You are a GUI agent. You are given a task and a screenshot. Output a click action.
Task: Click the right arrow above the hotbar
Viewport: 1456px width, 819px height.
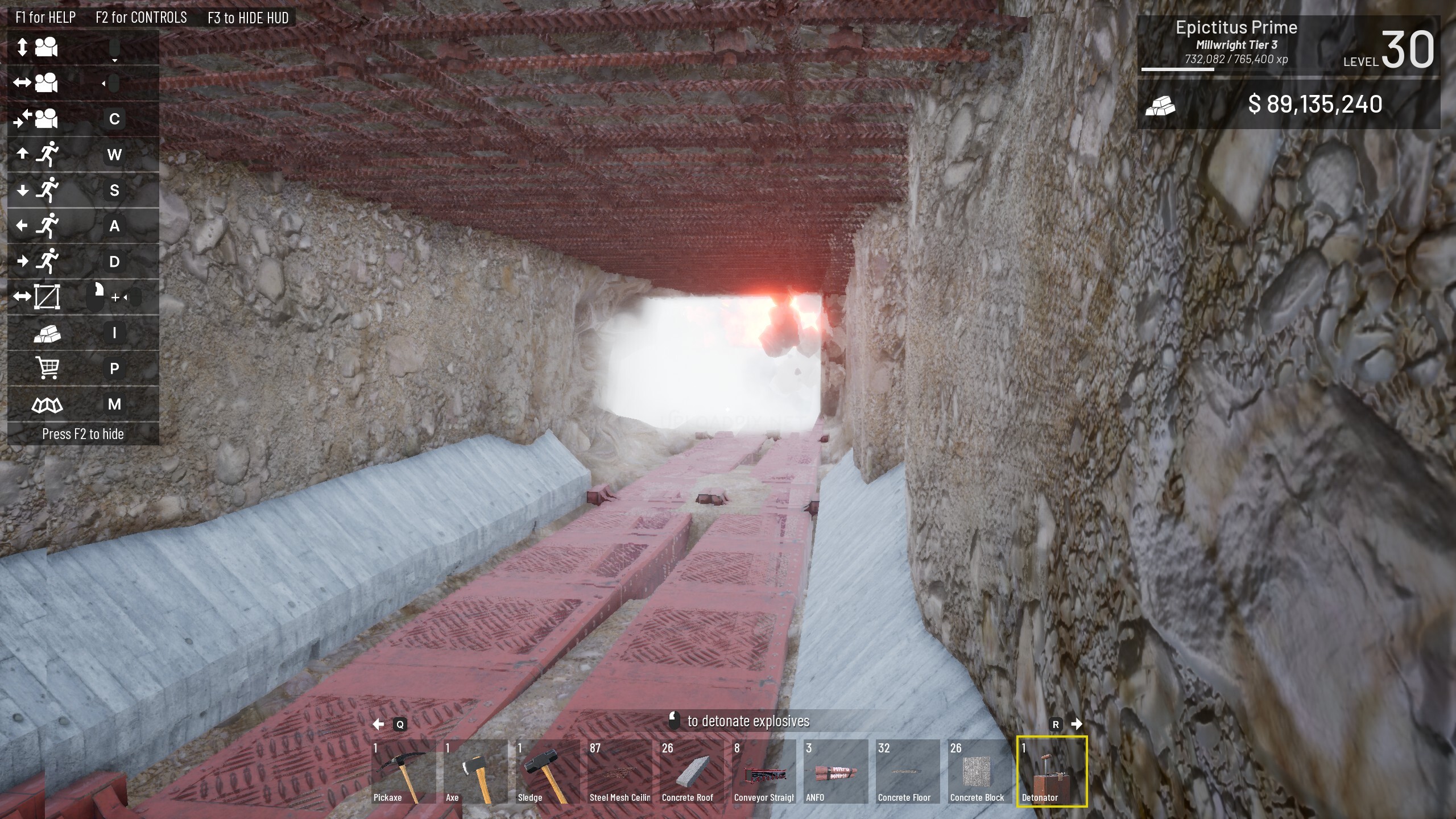tap(1076, 724)
